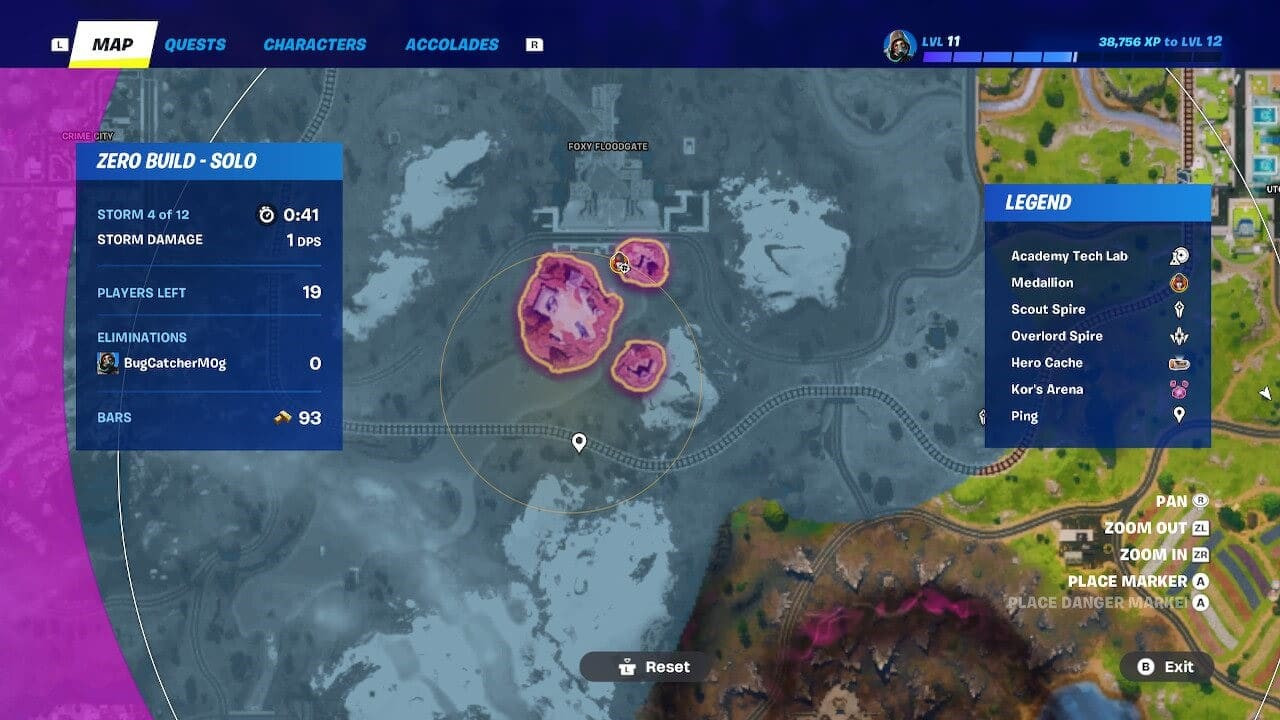Switch to the Quests tab
Screen dimensions: 1280x720
tap(195, 45)
